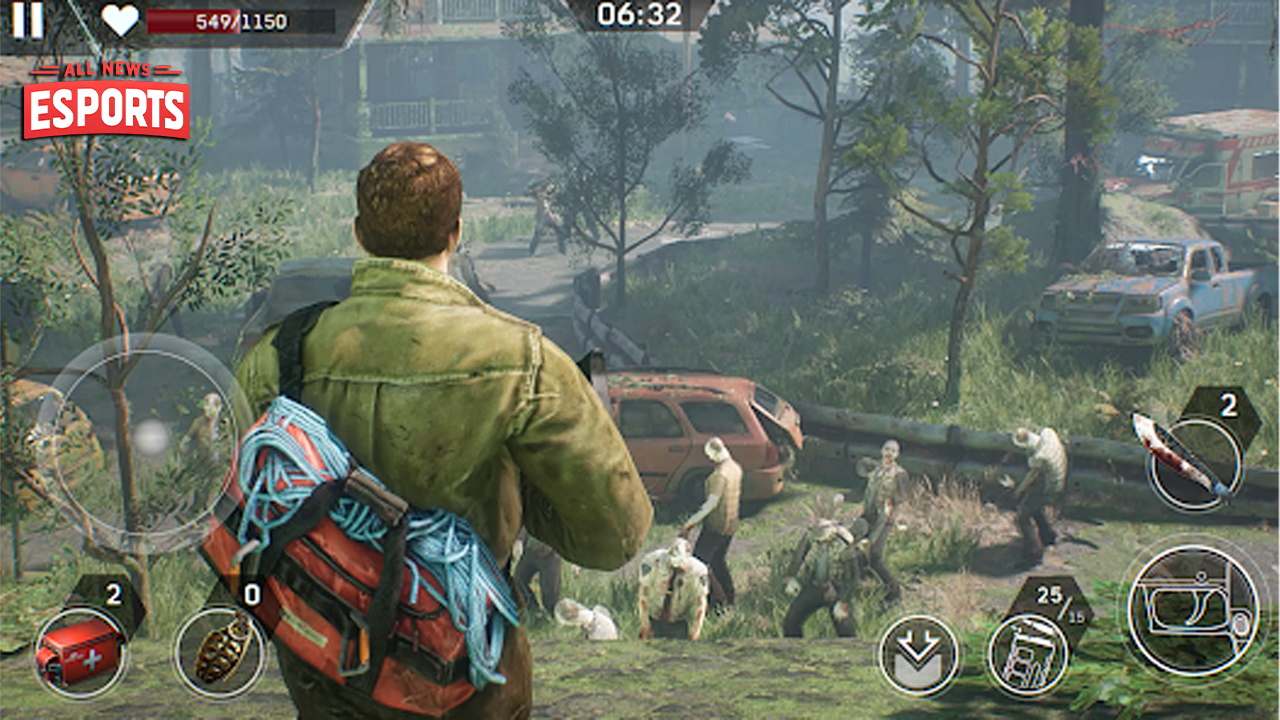
Task: Reload the weapon magazine
Action: pos(1027,656)
